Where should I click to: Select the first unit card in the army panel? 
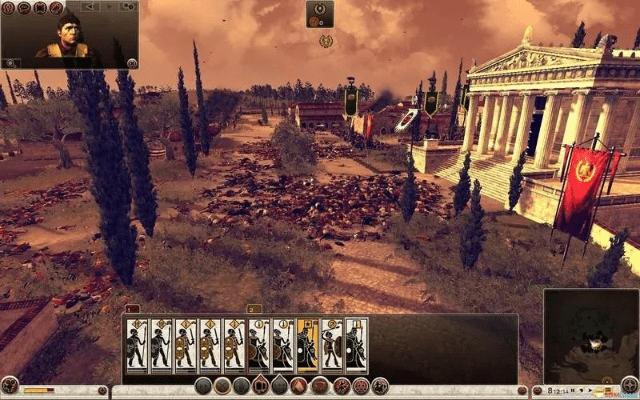137,345
